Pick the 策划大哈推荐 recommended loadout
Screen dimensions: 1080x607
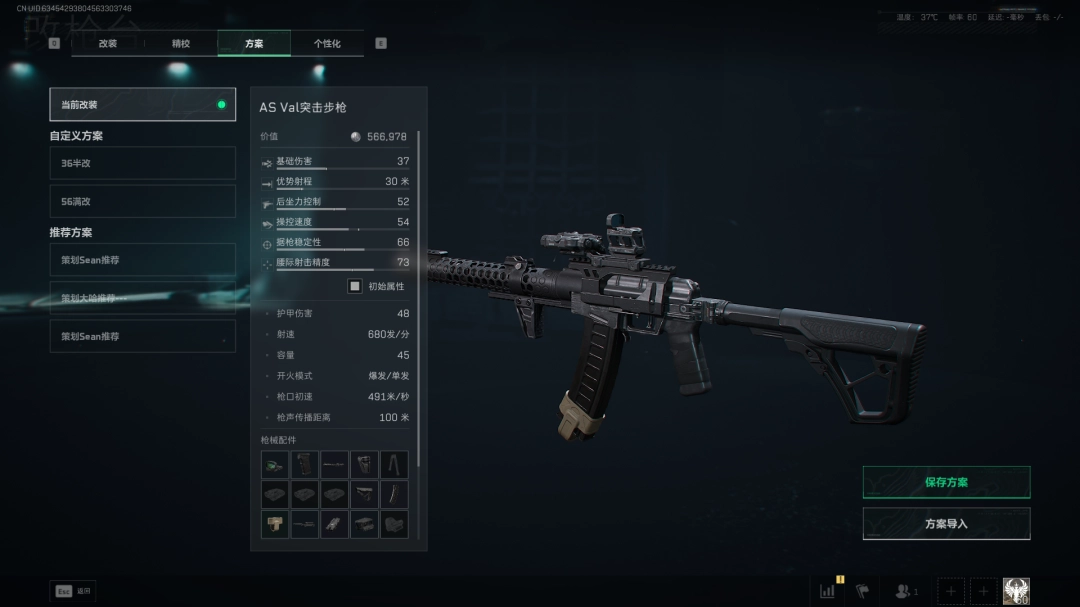[x=142, y=298]
